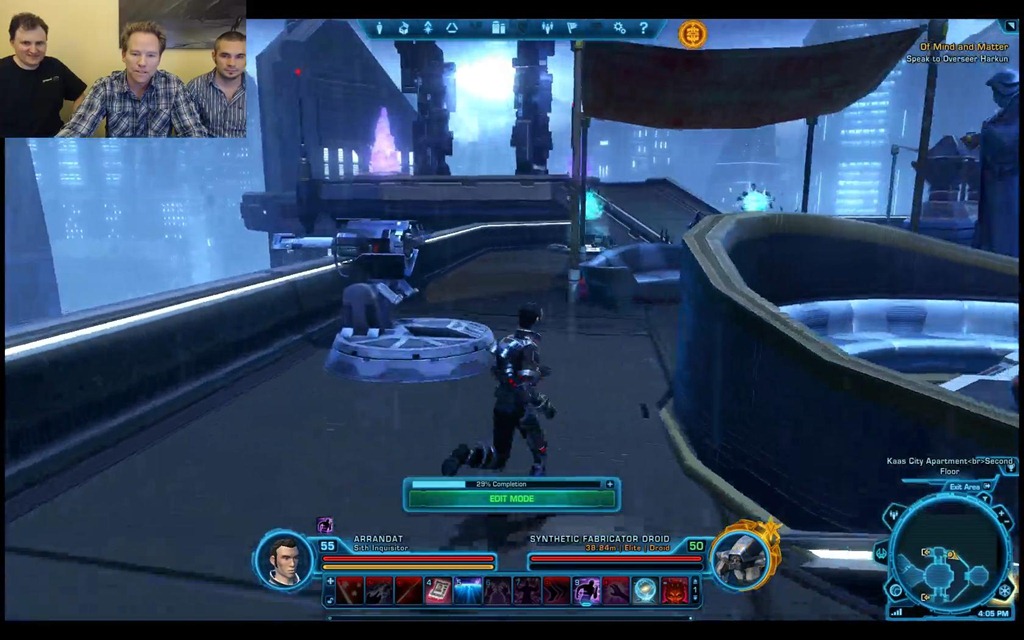Select the Synthetic Fabricator Droid target portrait
Viewport: 1024px width, 640px height.
[741, 558]
